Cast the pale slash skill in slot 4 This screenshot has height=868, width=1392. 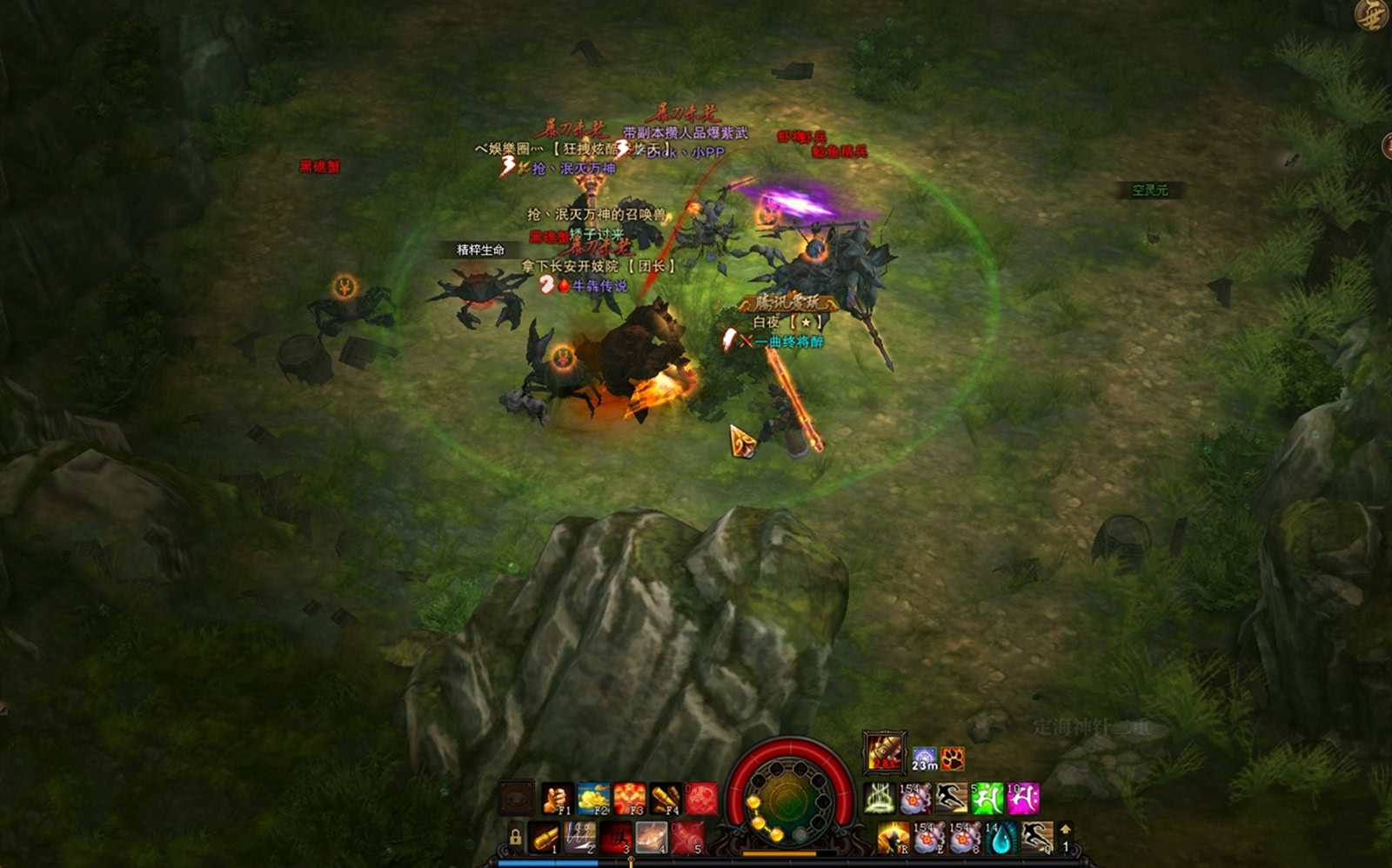[652, 838]
